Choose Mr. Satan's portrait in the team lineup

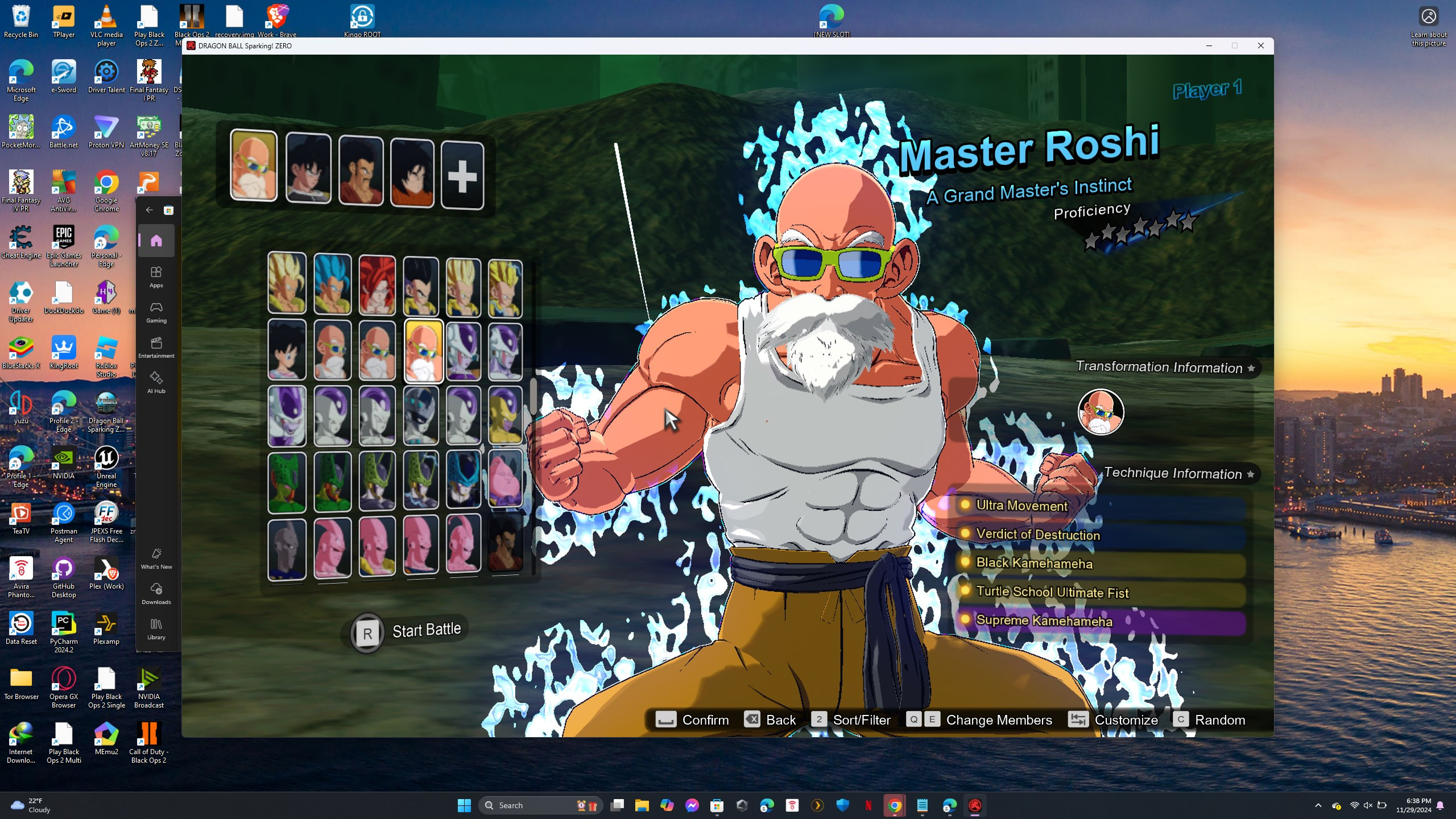361,169
